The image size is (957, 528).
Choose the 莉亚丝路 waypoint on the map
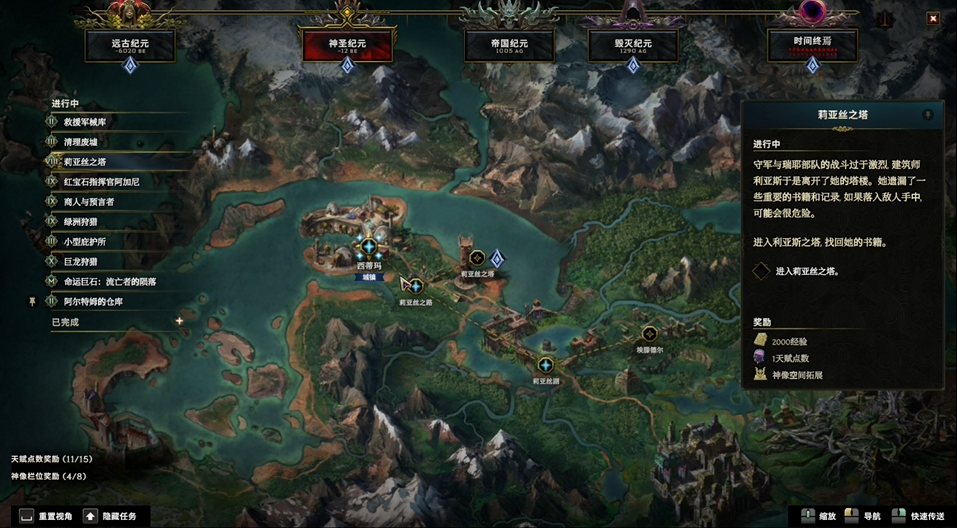545,365
